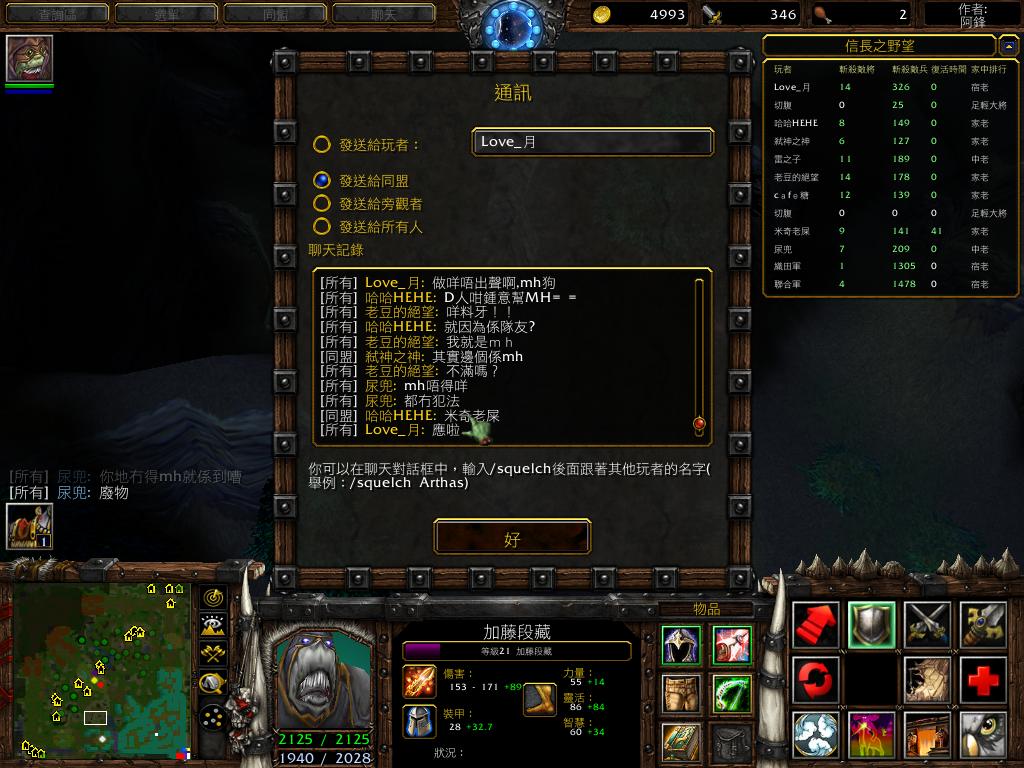
Task: Click the chat log scrollbar handle
Action: [x=699, y=424]
